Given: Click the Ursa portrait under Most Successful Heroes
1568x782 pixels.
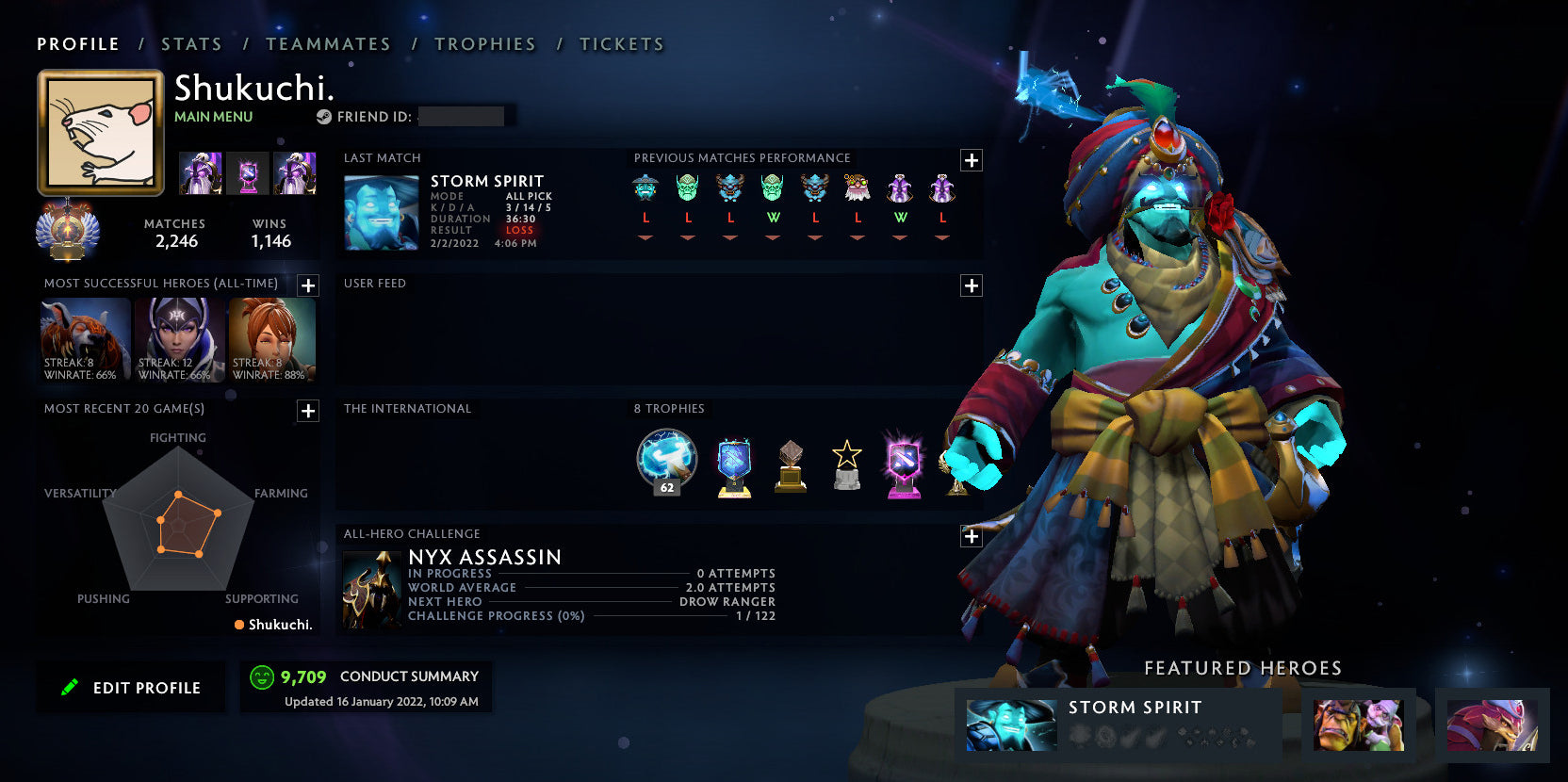Looking at the screenshot, I should (x=84, y=341).
